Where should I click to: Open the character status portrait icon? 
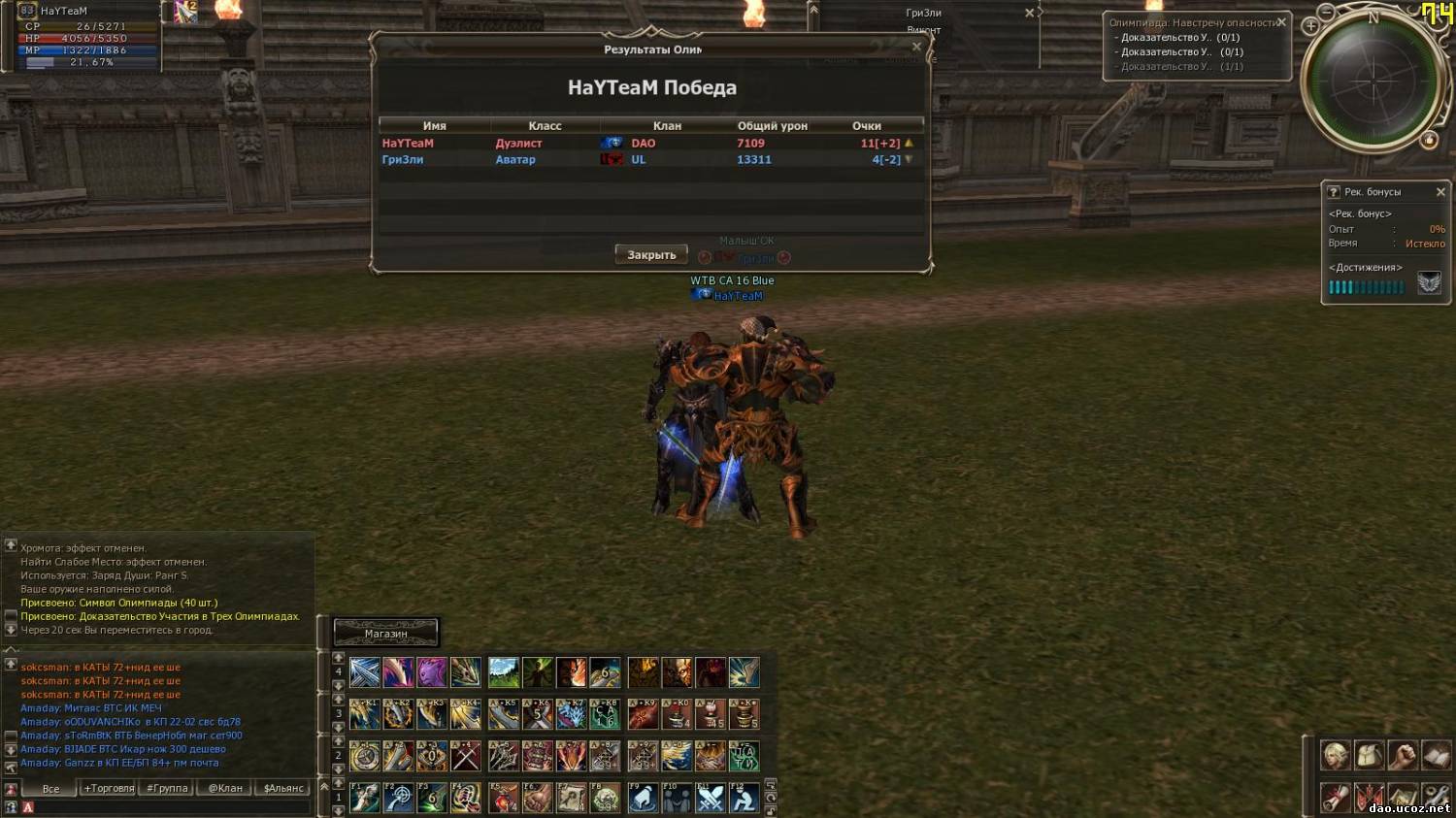(x=1336, y=755)
